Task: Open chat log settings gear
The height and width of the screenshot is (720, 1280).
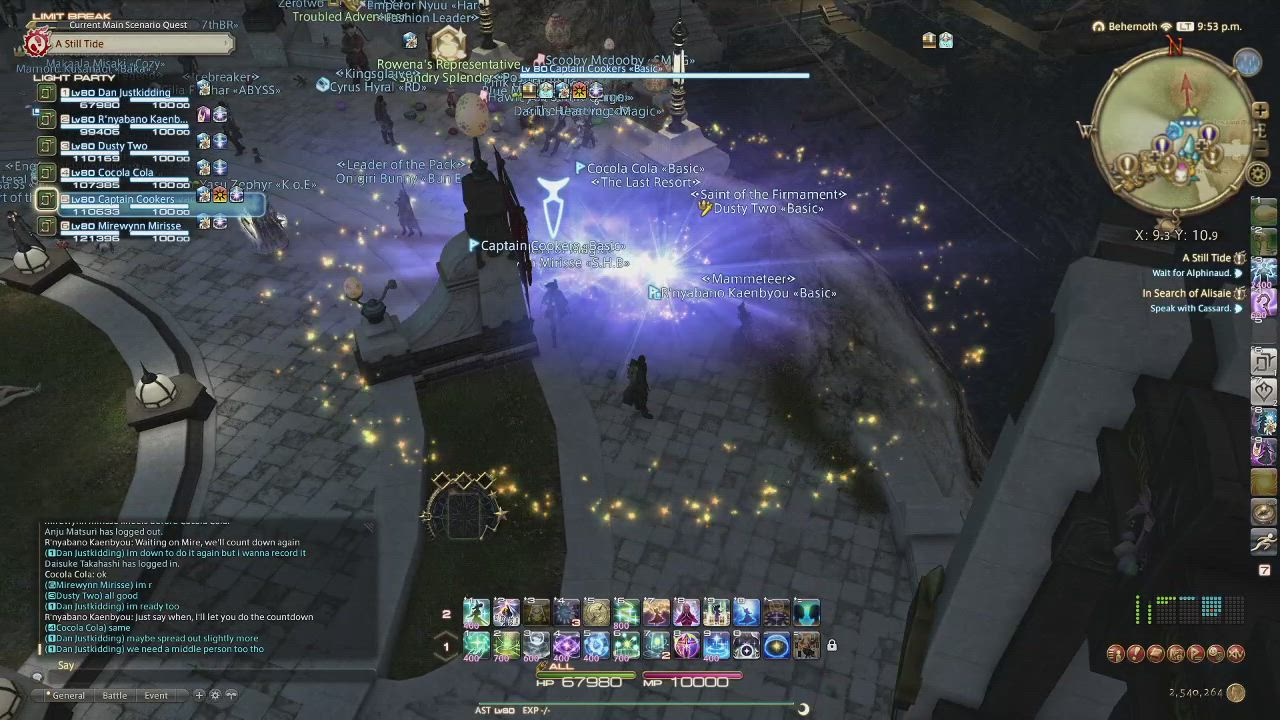Action: [214, 695]
